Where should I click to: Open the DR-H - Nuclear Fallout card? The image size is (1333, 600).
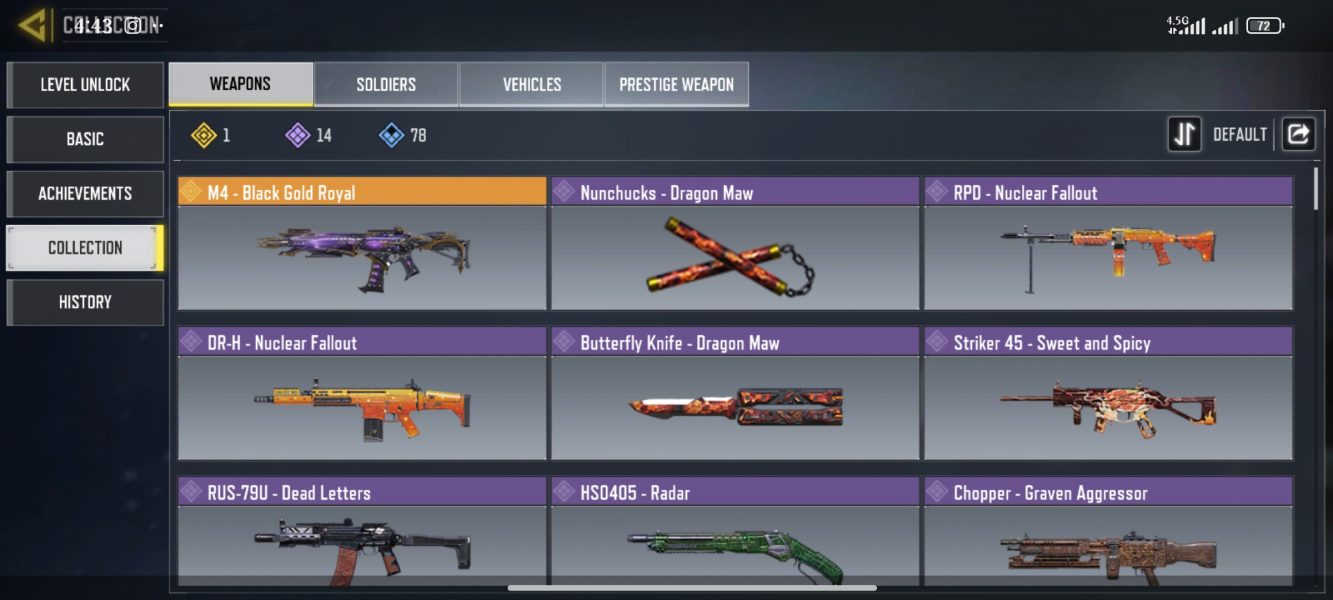point(362,394)
